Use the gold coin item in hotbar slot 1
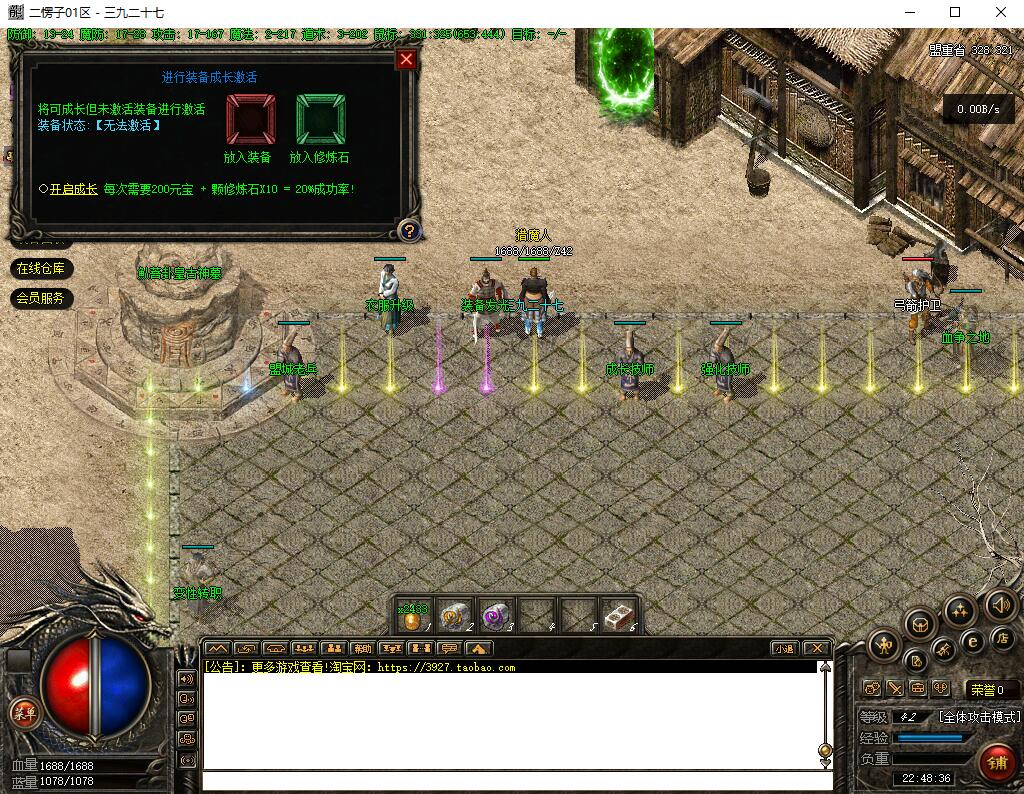This screenshot has width=1024, height=794. click(x=413, y=617)
